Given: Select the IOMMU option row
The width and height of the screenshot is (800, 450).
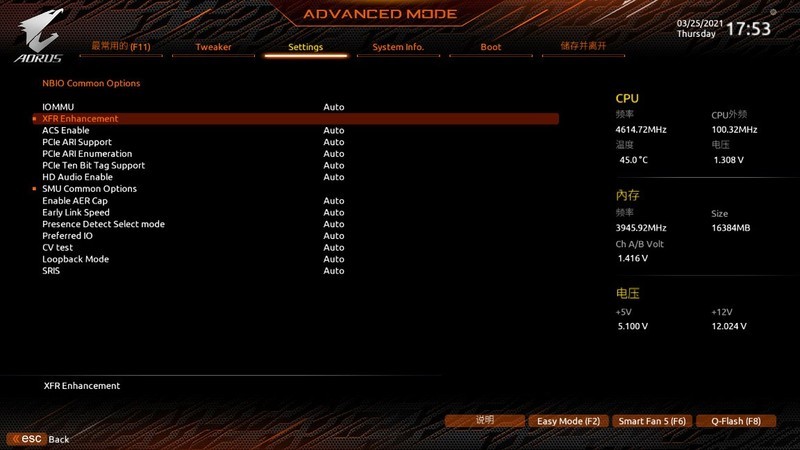Looking at the screenshot, I should coord(58,107).
